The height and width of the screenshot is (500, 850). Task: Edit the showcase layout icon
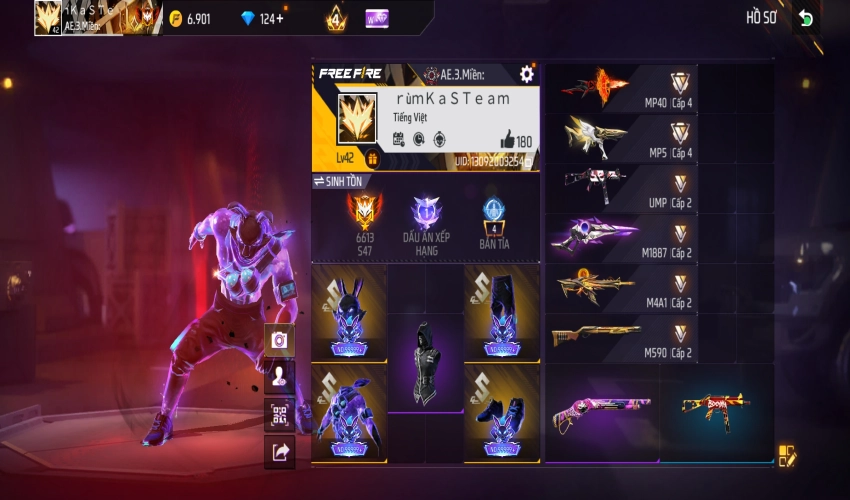point(787,456)
